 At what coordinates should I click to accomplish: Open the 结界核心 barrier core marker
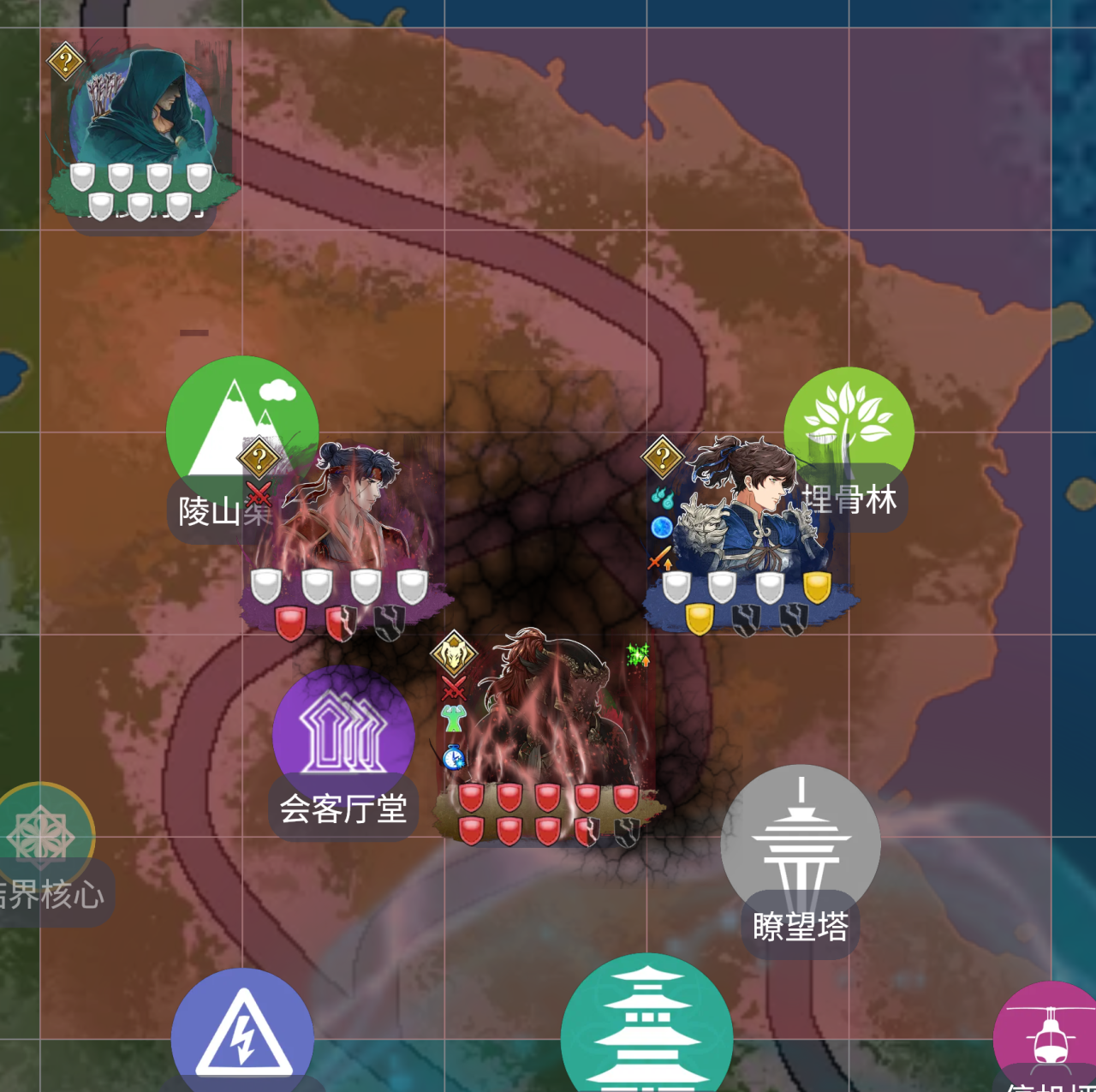coord(43,835)
